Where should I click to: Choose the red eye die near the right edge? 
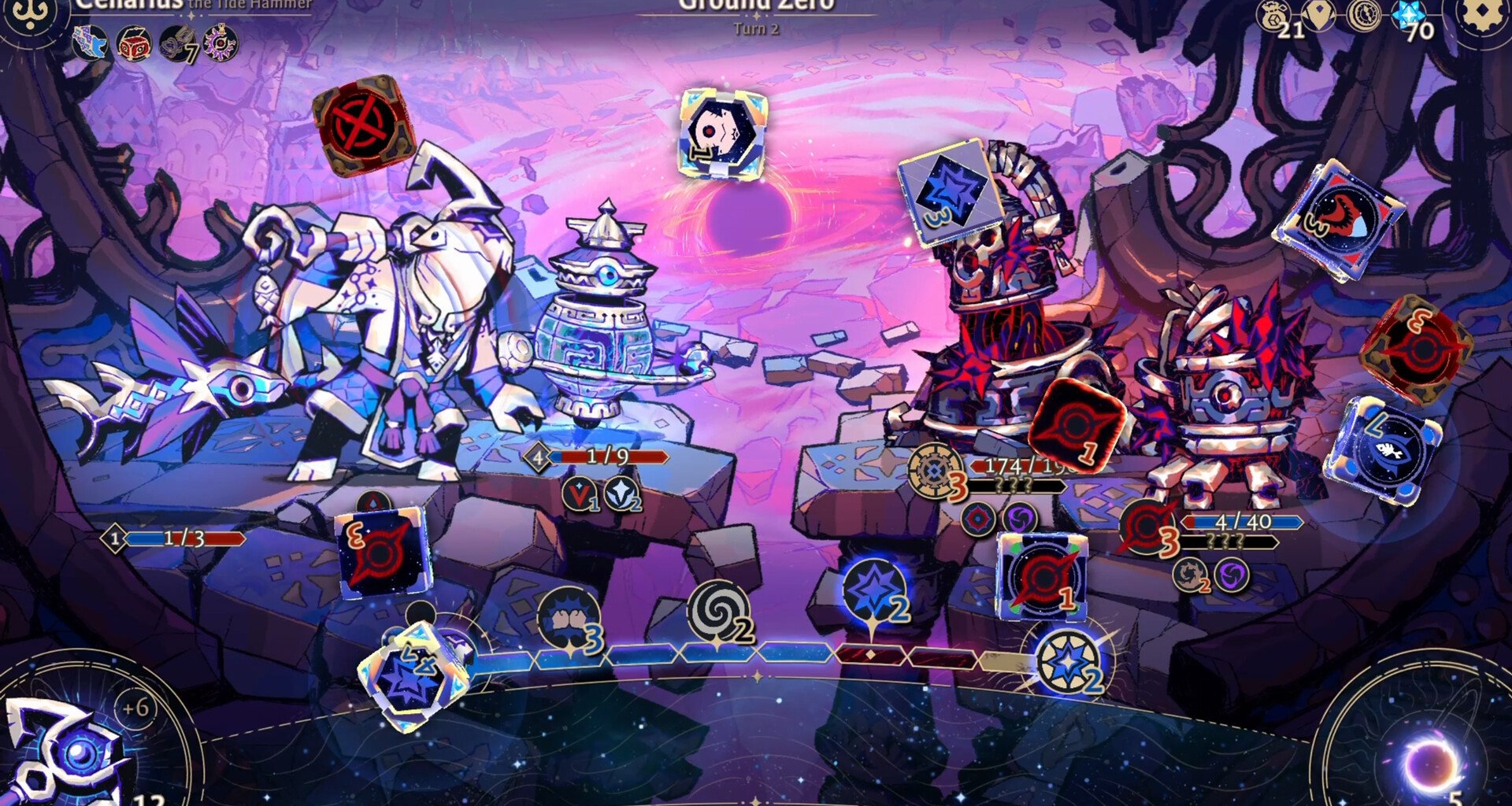pyautogui.click(x=1340, y=218)
